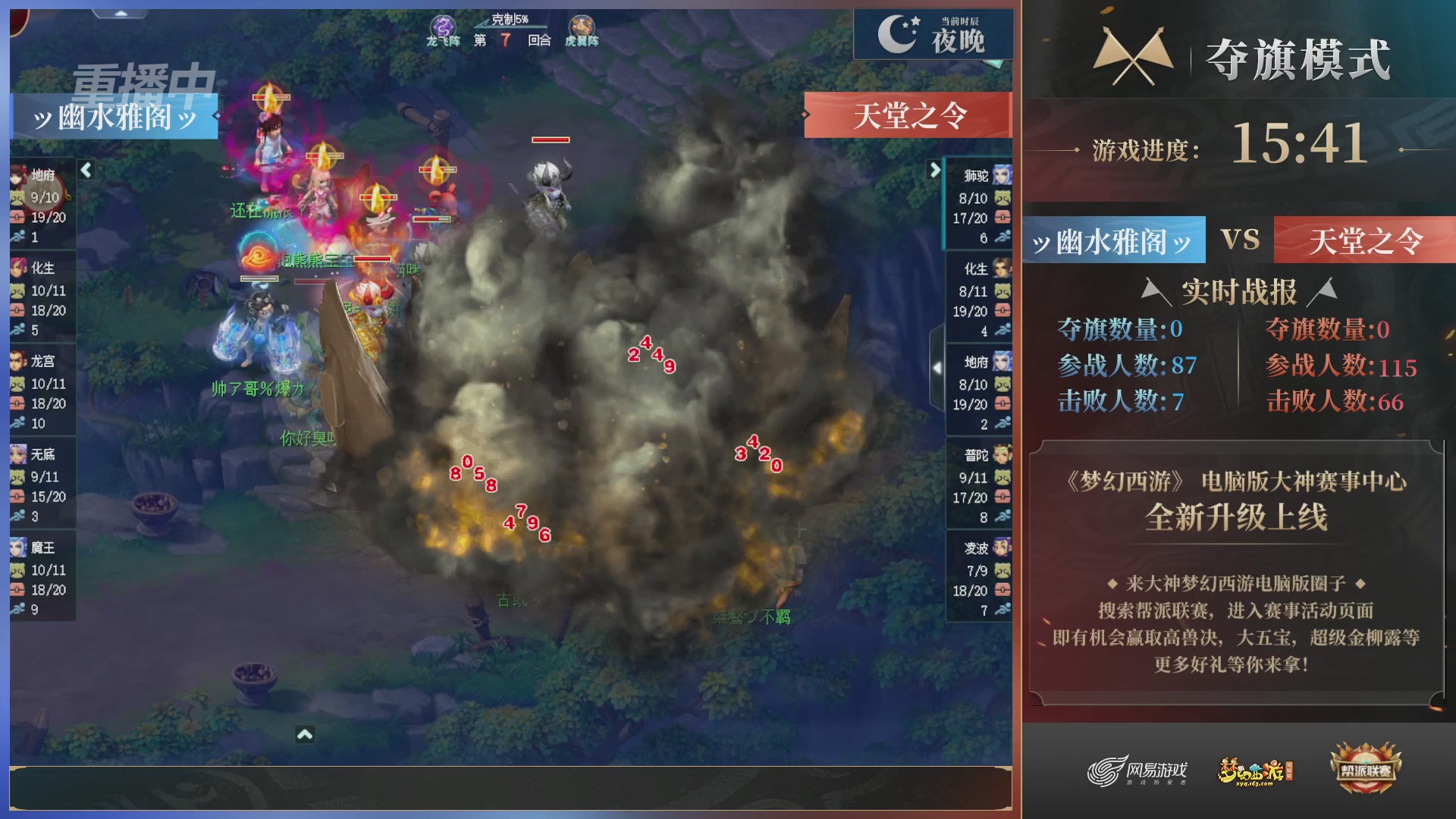Screen dimensions: 1456x819
Task: Toggle the 无底 player entry visibility
Action: 17,456
